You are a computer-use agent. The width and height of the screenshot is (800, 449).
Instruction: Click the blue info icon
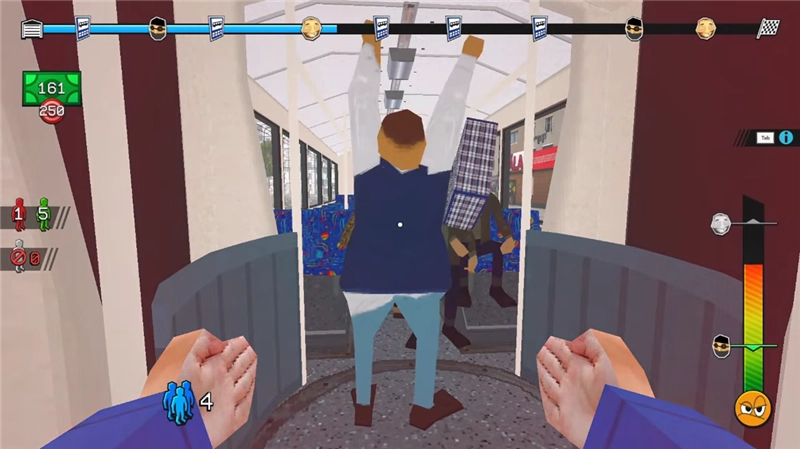coord(785,138)
